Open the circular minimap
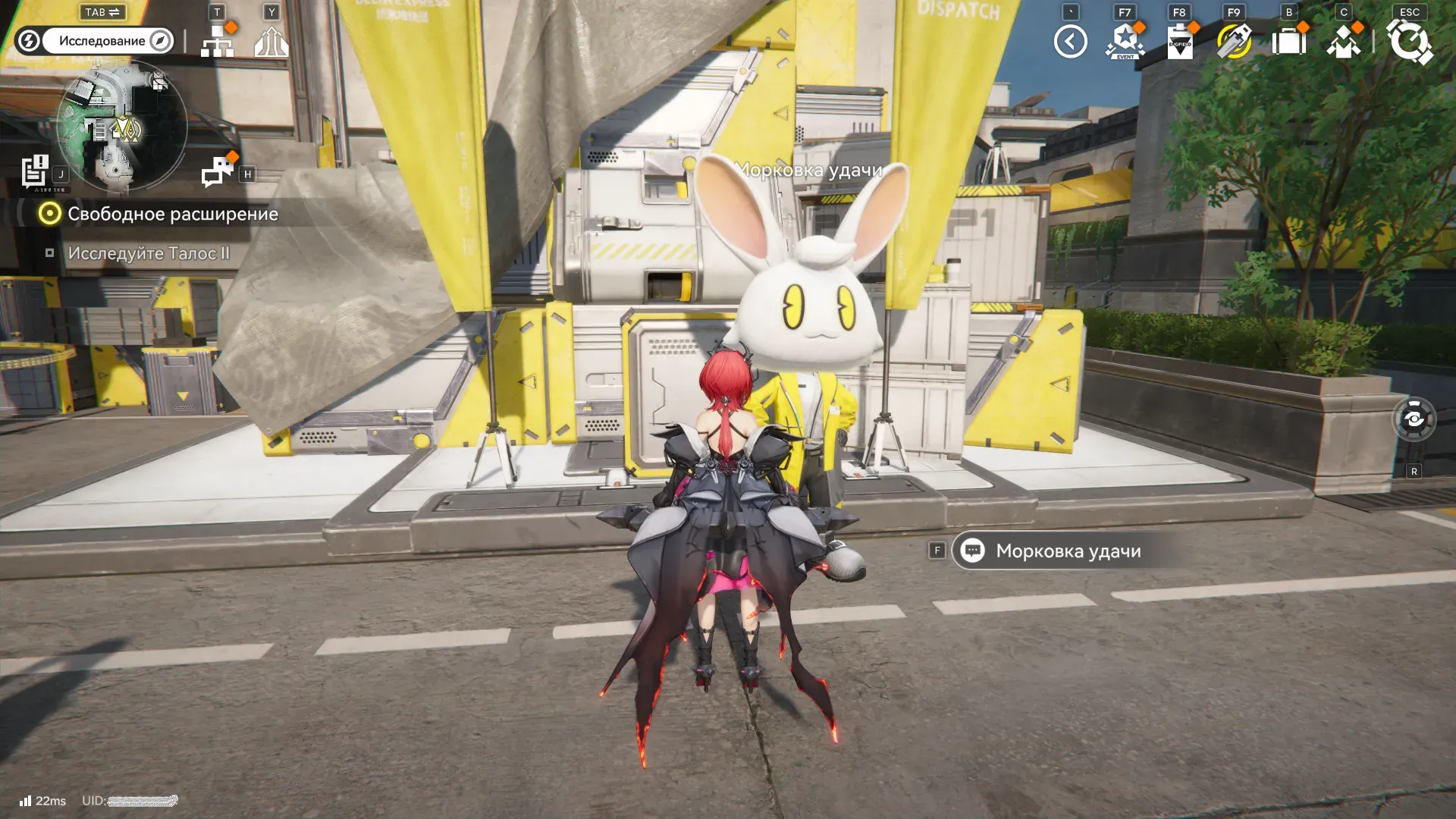This screenshot has width=1456, height=819. click(x=121, y=127)
